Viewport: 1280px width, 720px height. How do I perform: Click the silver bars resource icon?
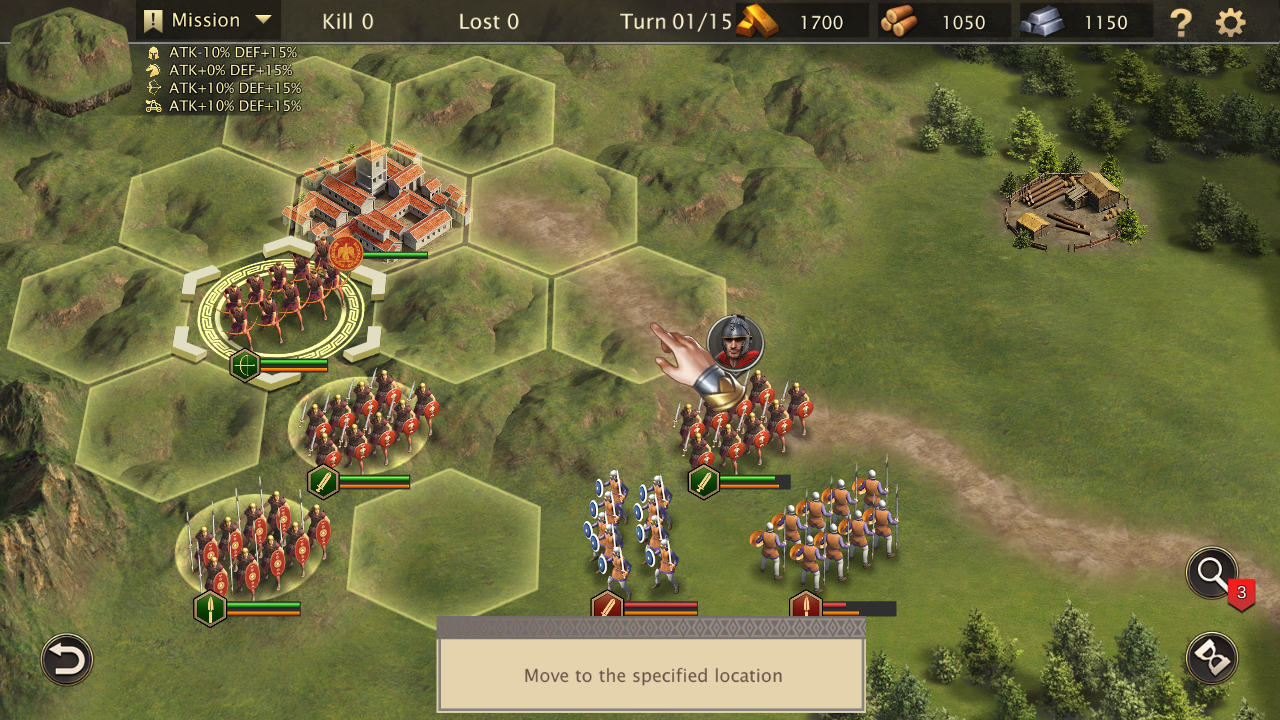pyautogui.click(x=1043, y=21)
